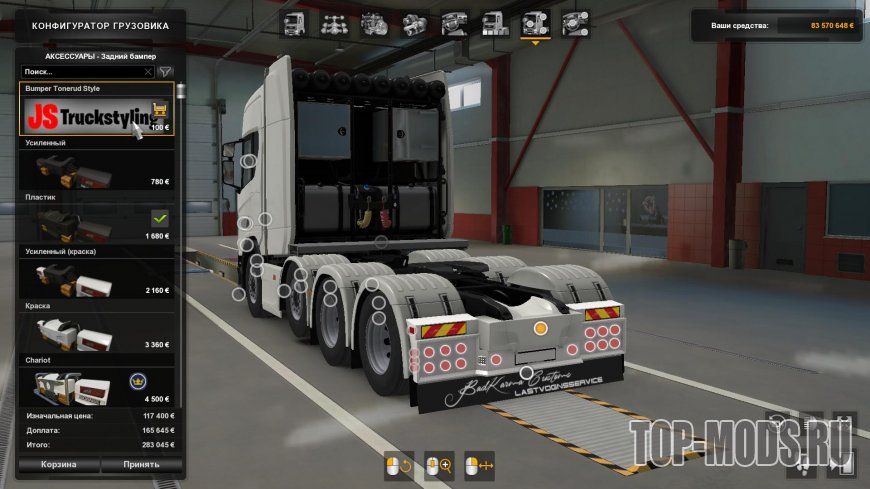Image resolution: width=870 pixels, height=489 pixels.
Task: Open the interior steering wheel tab
Action: (x=455, y=23)
